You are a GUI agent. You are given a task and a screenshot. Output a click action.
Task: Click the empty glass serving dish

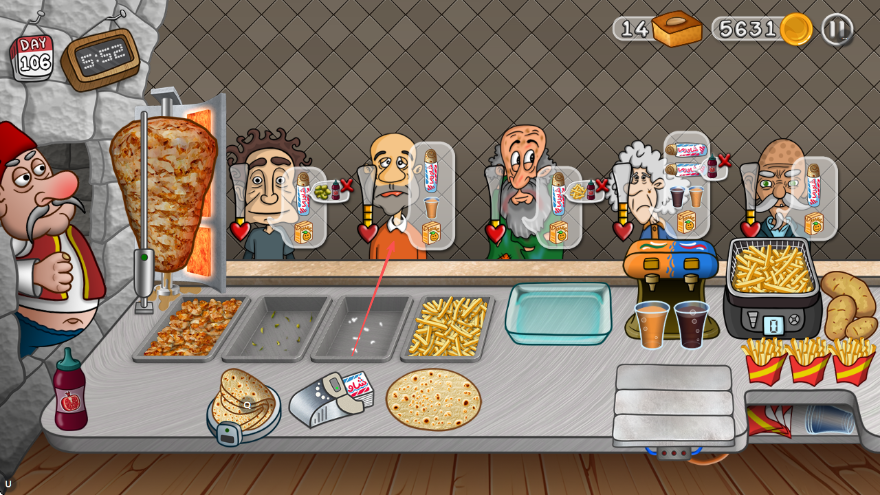(x=558, y=312)
